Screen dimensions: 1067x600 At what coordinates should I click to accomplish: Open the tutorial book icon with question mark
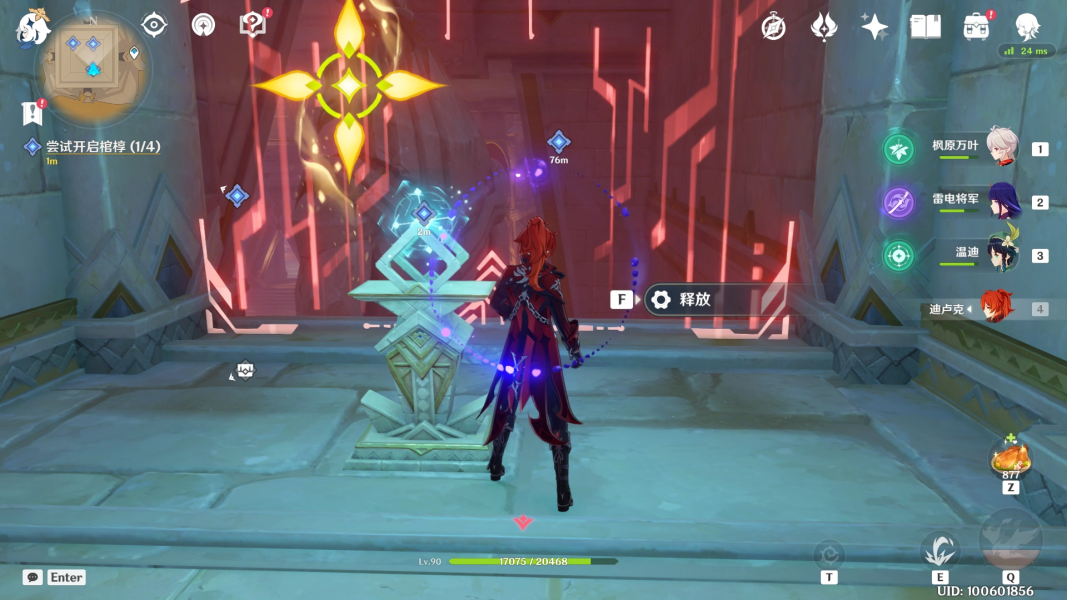(253, 26)
